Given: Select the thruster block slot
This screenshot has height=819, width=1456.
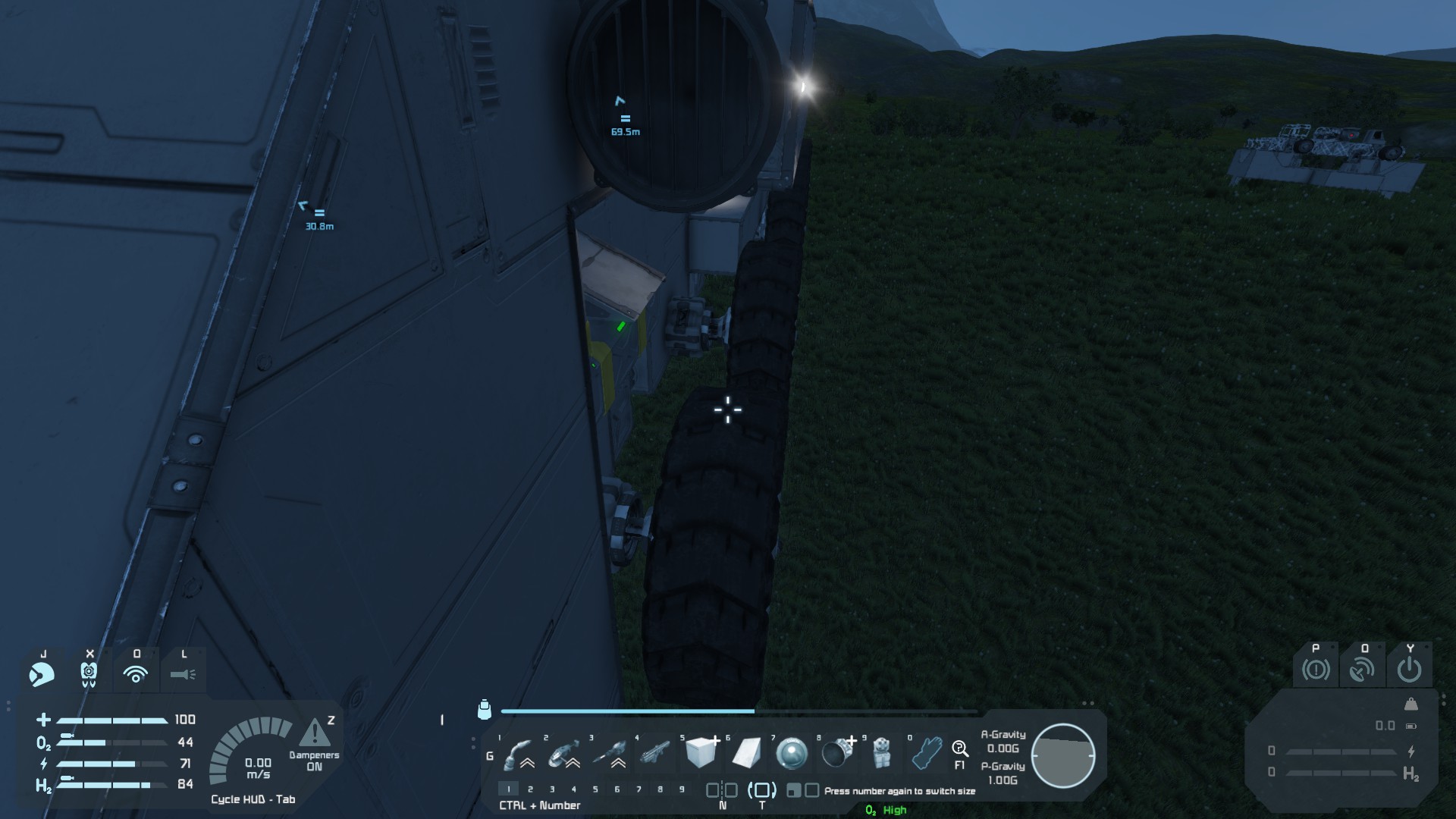Looking at the screenshot, I should point(837,754).
